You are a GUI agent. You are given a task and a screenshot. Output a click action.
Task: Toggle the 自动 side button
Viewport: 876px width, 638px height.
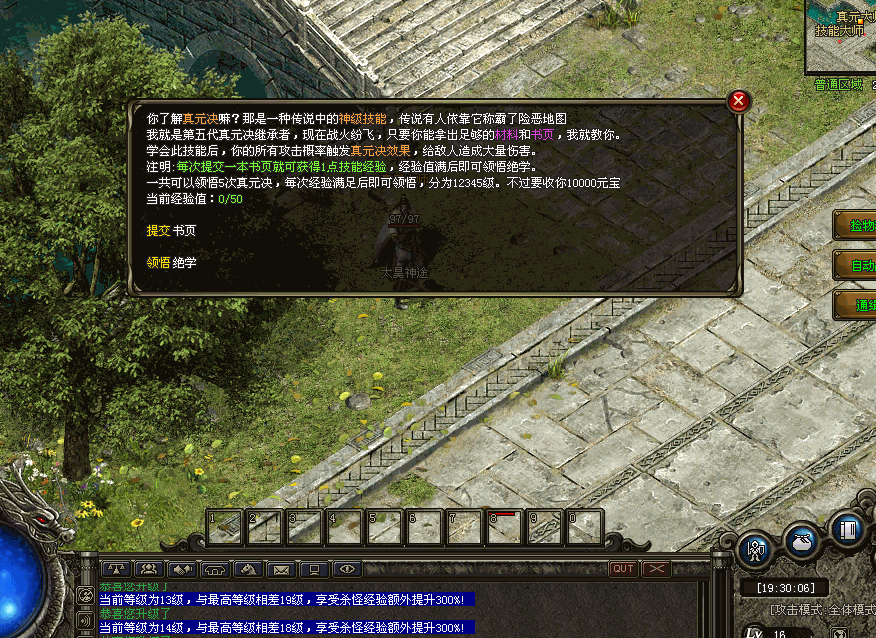coord(856,266)
